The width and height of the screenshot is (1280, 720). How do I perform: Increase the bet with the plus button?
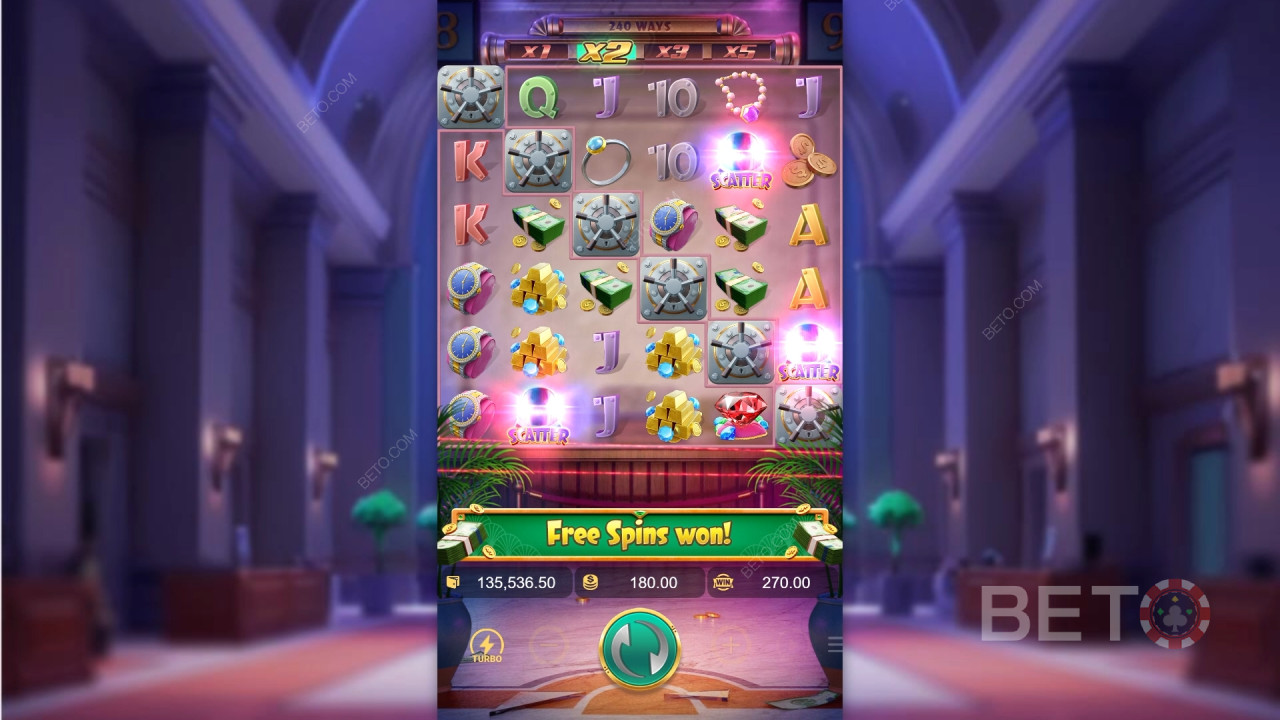click(x=732, y=646)
